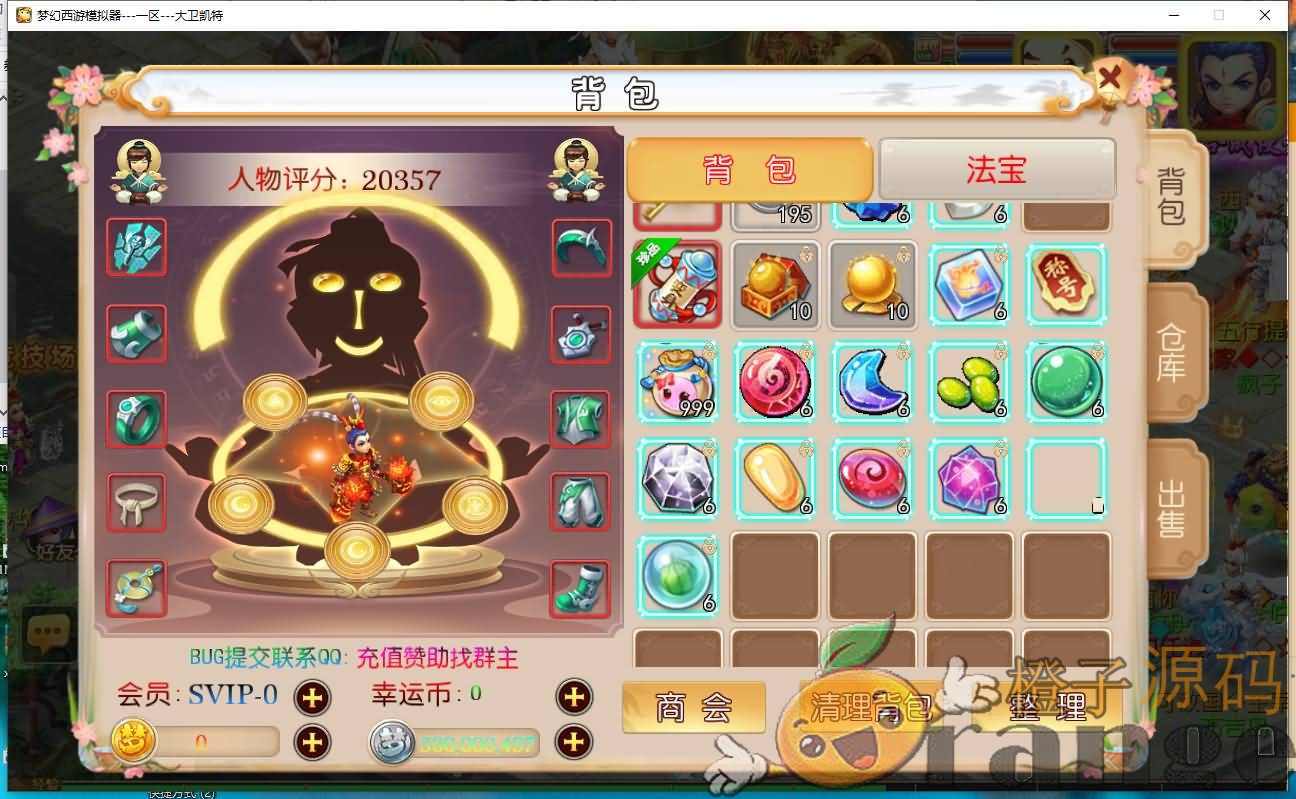
Task: Click the 999-stack pink pet bag item
Action: [x=678, y=381]
